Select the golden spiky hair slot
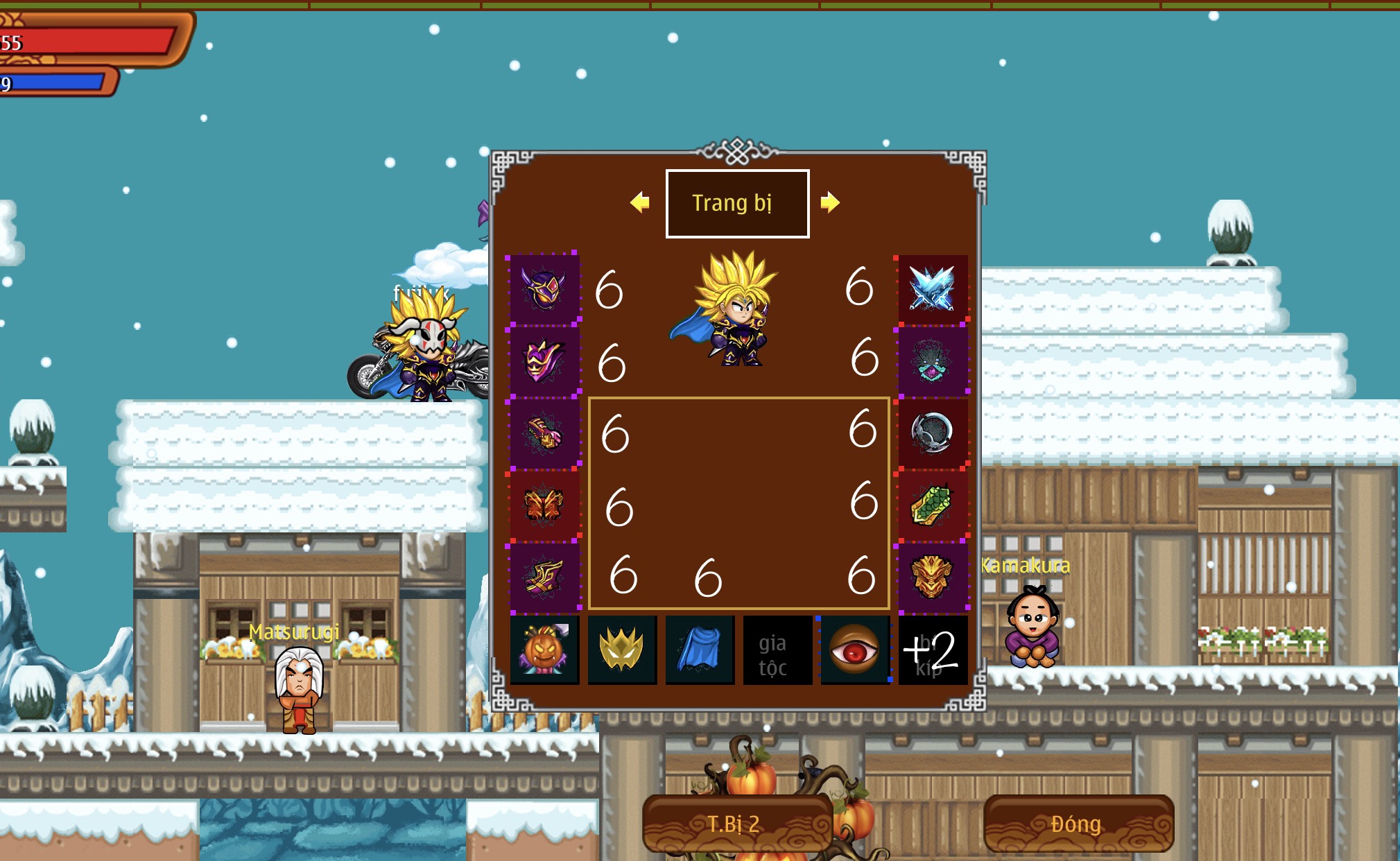 click(x=622, y=650)
